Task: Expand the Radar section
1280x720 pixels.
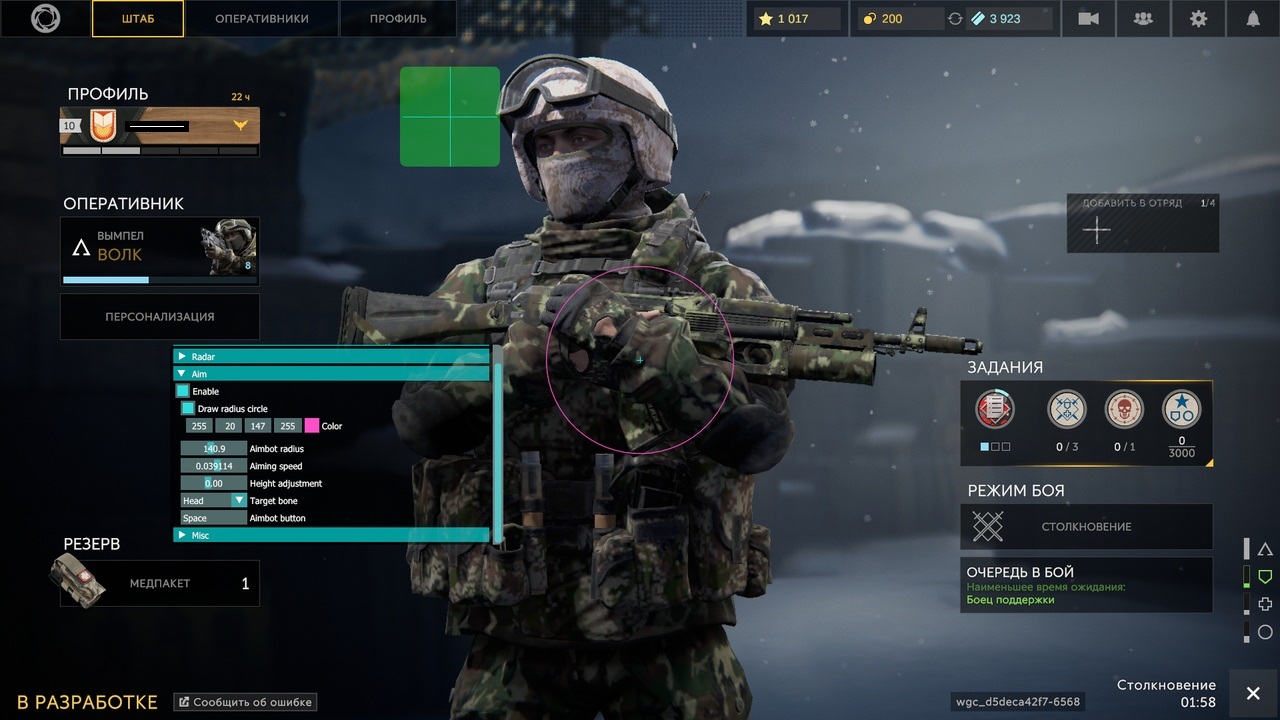Action: (x=182, y=356)
